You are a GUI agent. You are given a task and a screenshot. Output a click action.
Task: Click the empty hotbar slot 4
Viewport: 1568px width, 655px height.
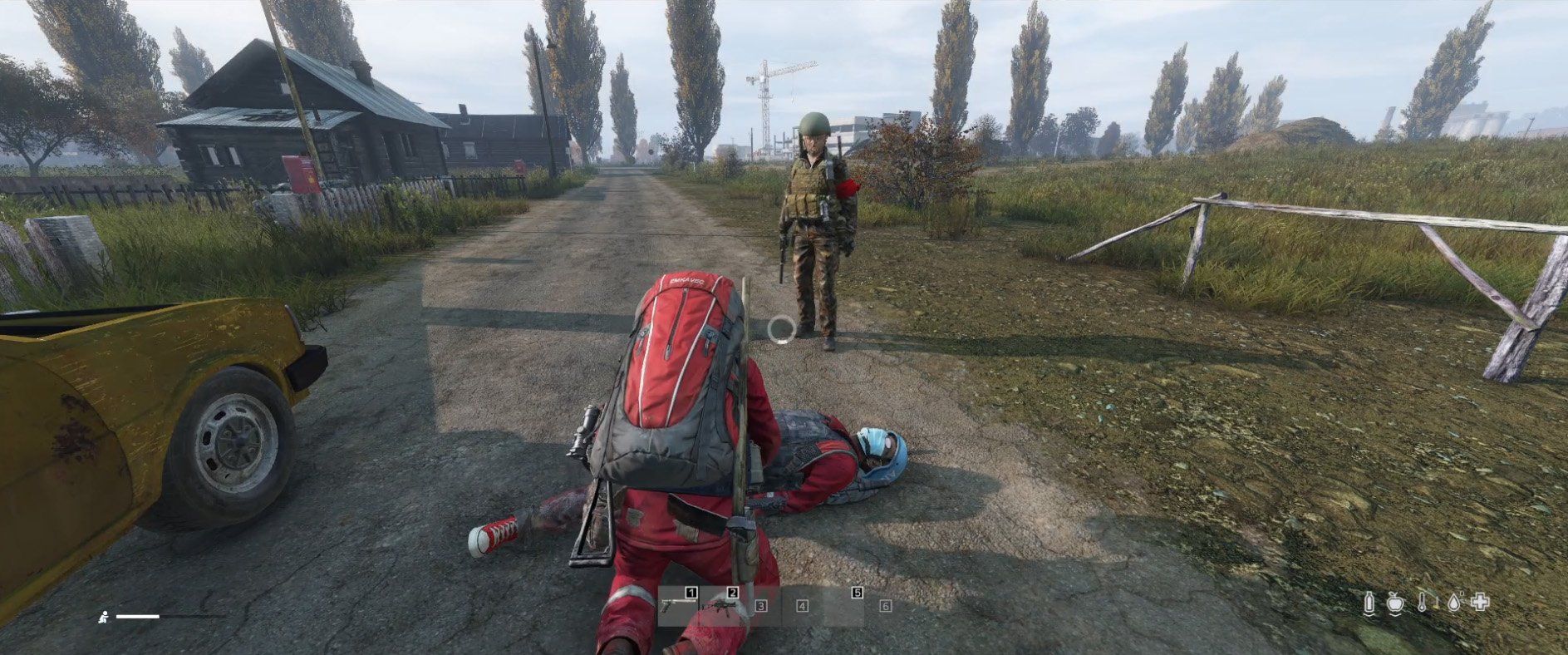pos(803,606)
